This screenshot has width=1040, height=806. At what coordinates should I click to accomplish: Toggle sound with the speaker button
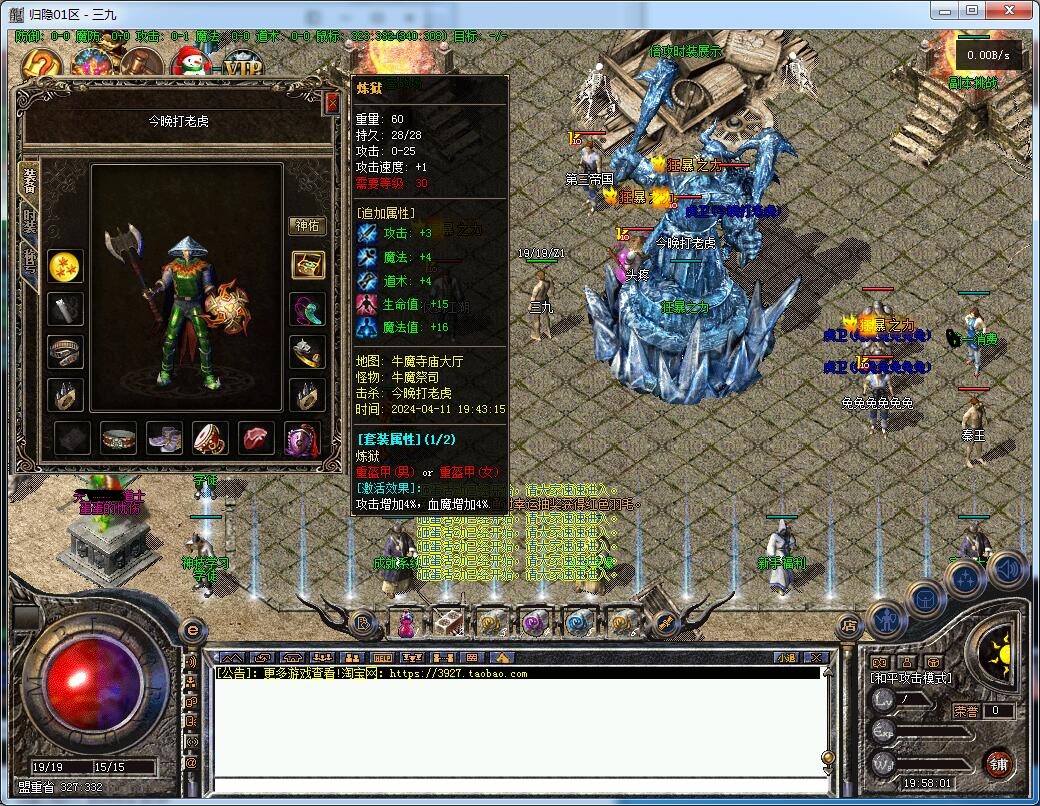pyautogui.click(x=1007, y=568)
